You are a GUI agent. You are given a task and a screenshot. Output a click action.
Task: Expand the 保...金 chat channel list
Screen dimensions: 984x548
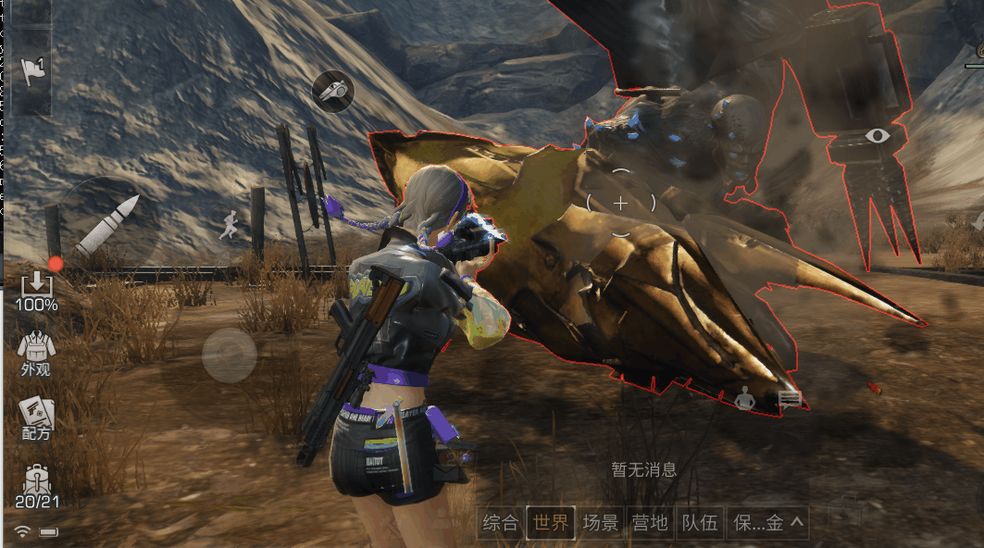point(768,521)
